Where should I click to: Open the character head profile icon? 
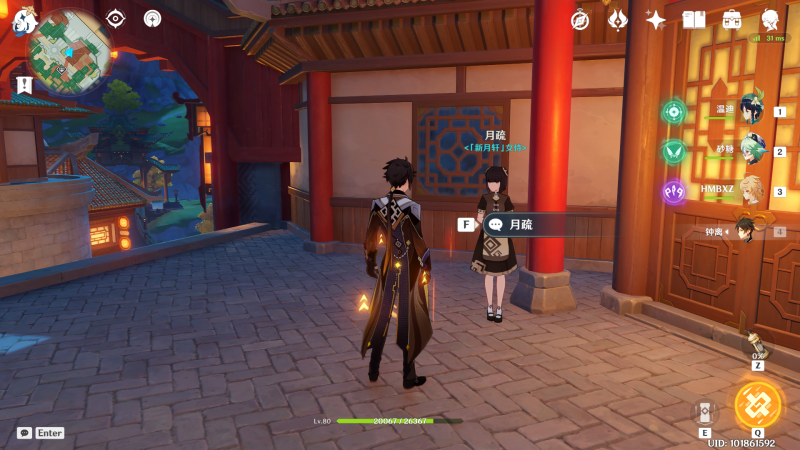click(x=771, y=20)
